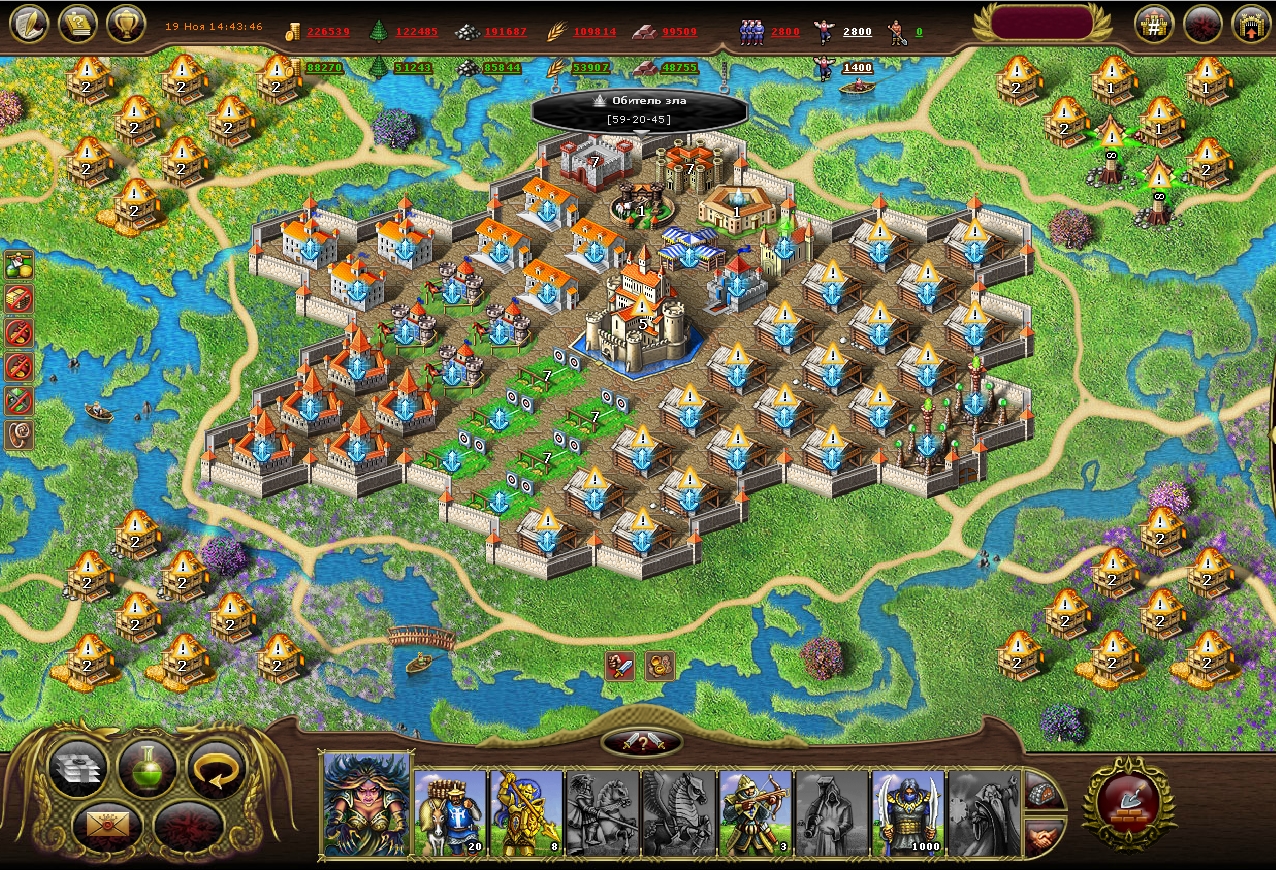This screenshot has width=1276, height=870.
Task: Toggle the ear icon in side panel
Action: pyautogui.click(x=19, y=434)
